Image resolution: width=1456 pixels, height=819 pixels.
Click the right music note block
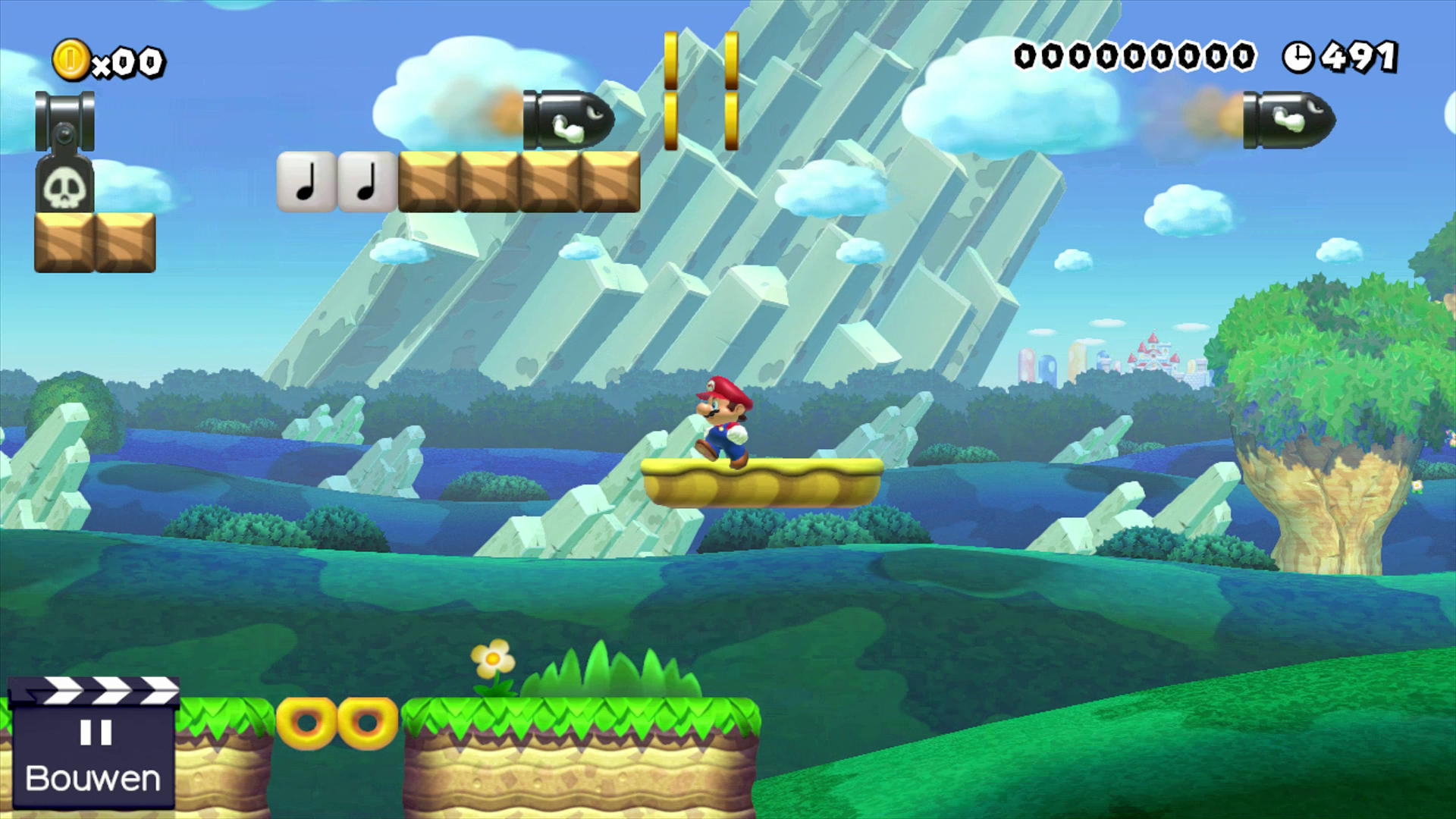366,180
